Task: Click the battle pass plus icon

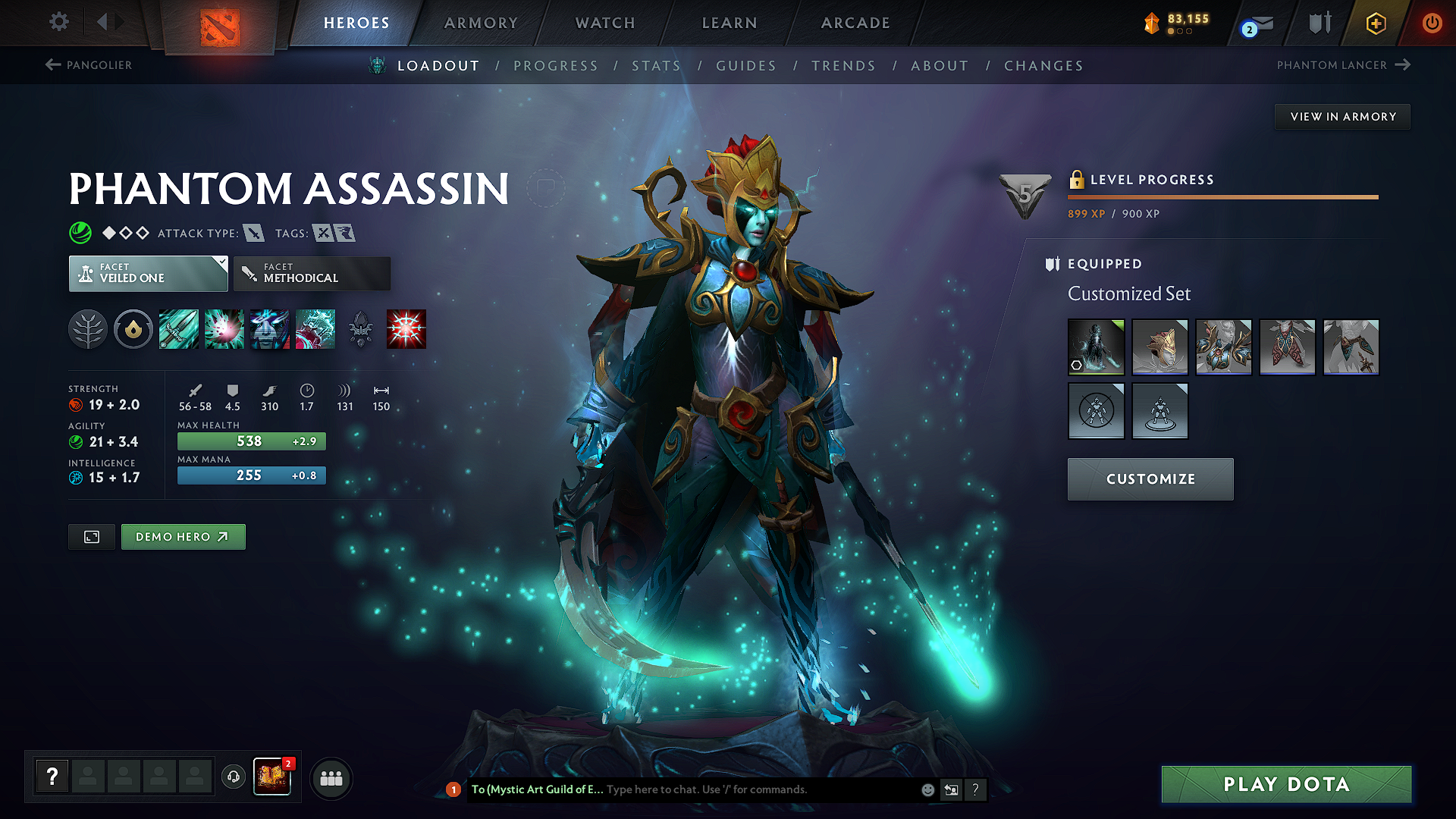Action: pos(1375,23)
